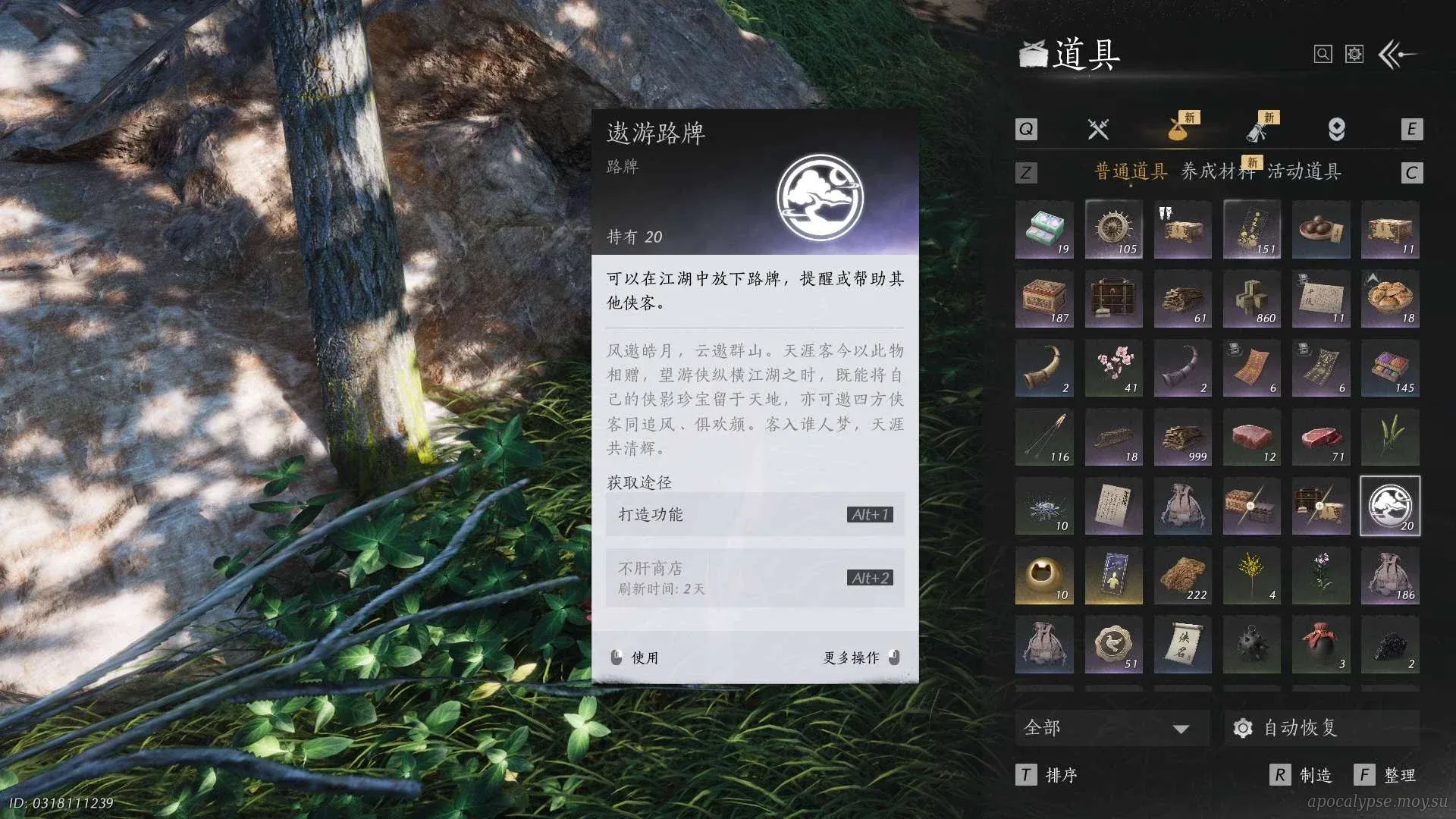This screenshot has height=819, width=1456.
Task: Sort the inventory with 排序
Action: click(x=1049, y=775)
